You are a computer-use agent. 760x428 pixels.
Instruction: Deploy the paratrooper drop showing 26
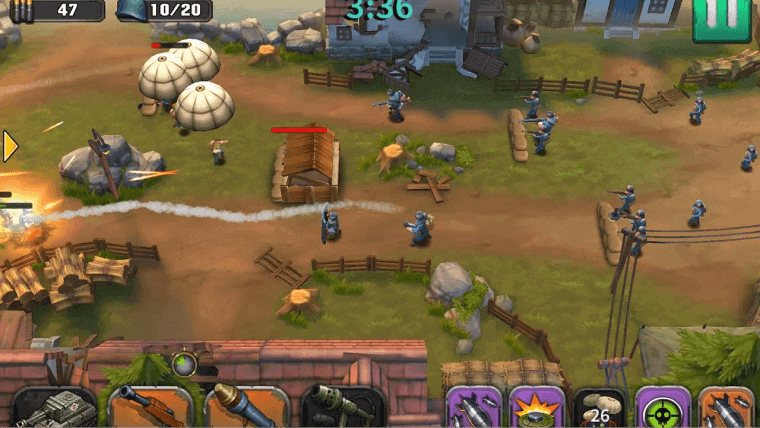[x=600, y=408]
